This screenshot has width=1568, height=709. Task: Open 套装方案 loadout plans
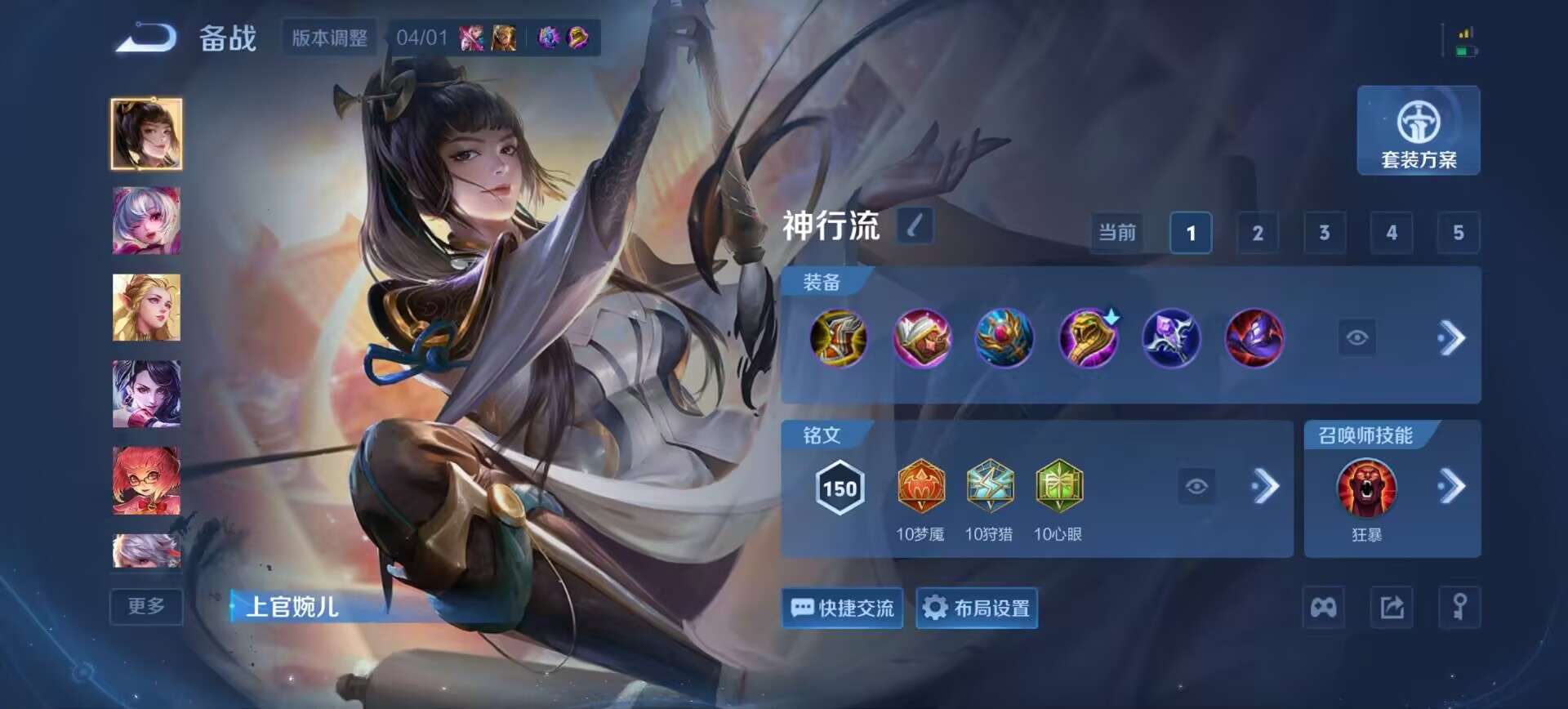[x=1419, y=131]
